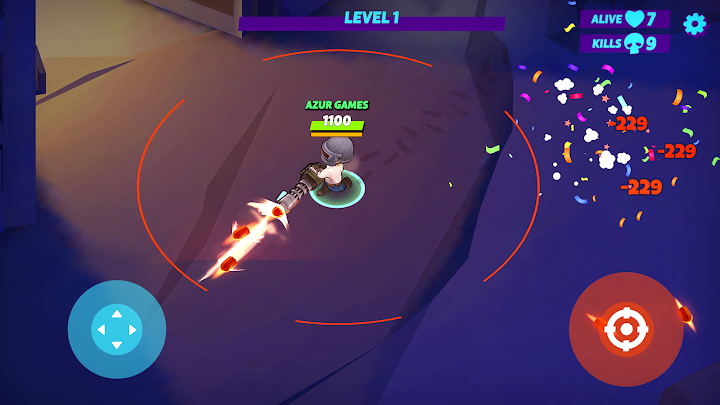Screen dimensions: 720x405
Task: Tap the blue movement joystick pad
Action: [x=116, y=329]
